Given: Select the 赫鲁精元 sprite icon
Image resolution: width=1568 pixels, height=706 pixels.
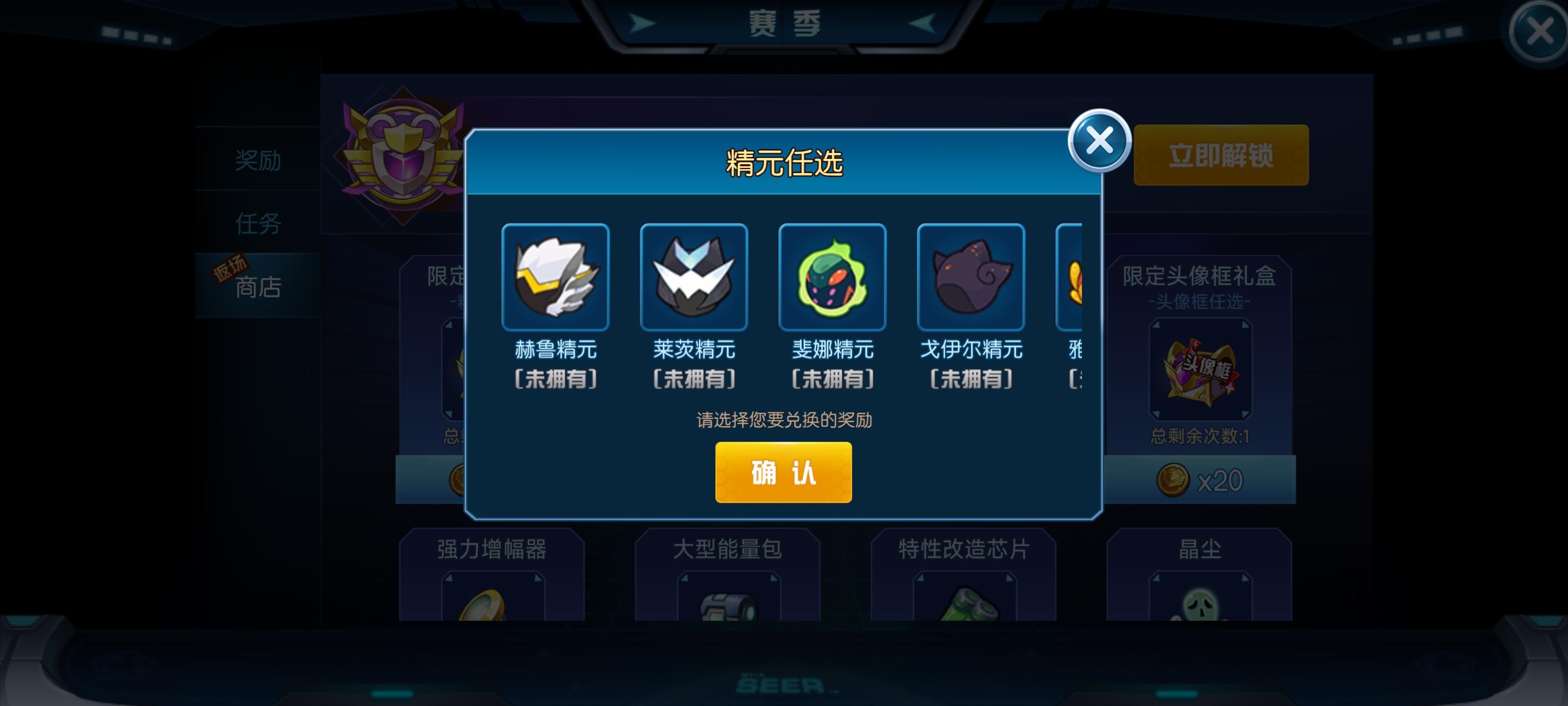Looking at the screenshot, I should click(556, 277).
